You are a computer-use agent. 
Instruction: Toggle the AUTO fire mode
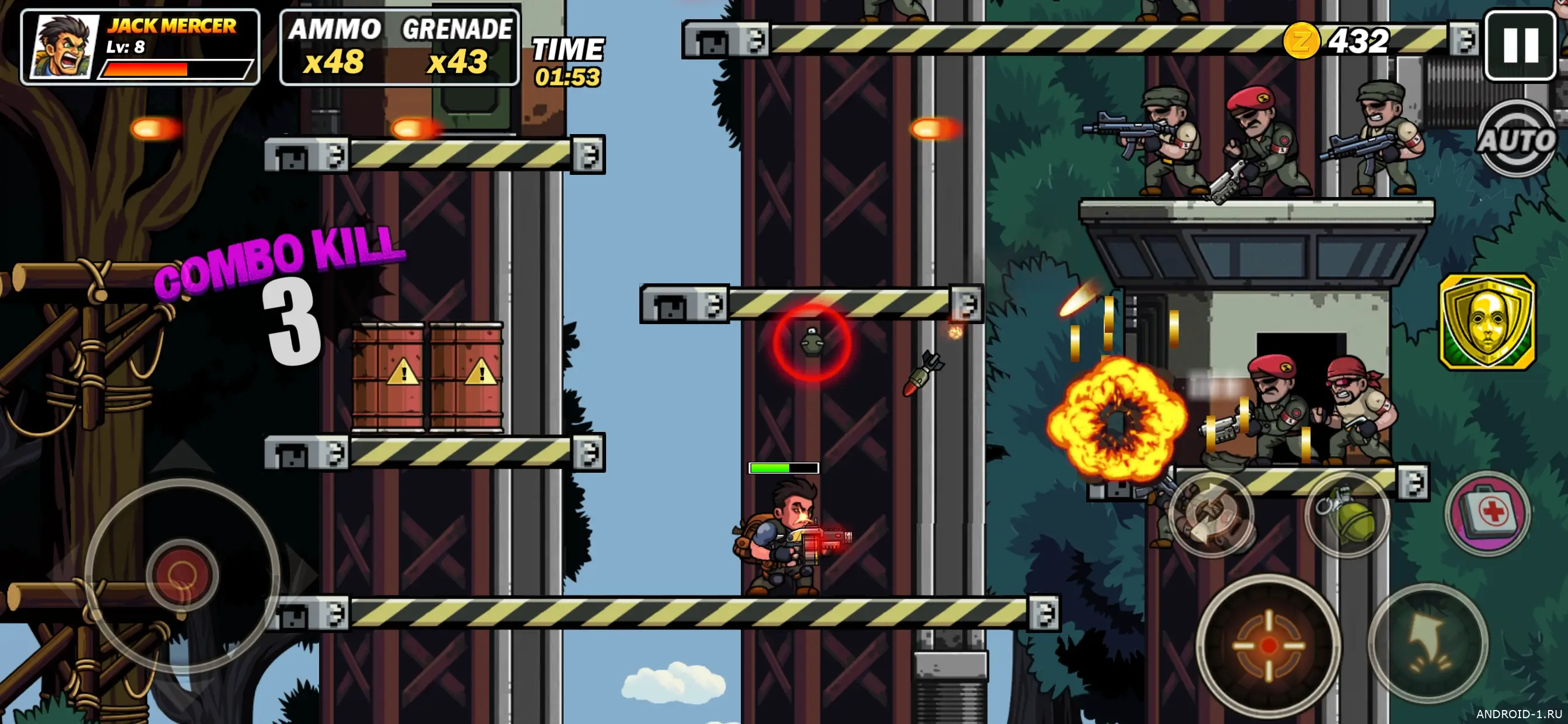[1515, 140]
